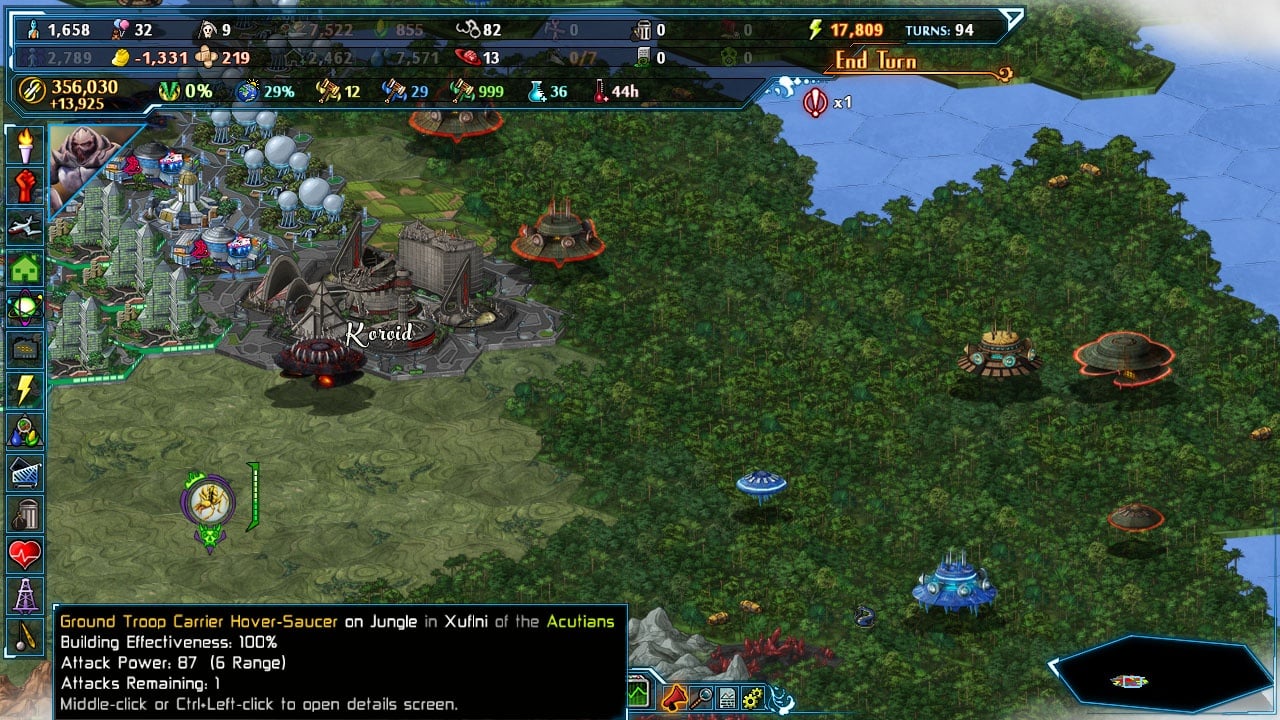
Task: Open the trash can category icon
Action: (x=25, y=513)
